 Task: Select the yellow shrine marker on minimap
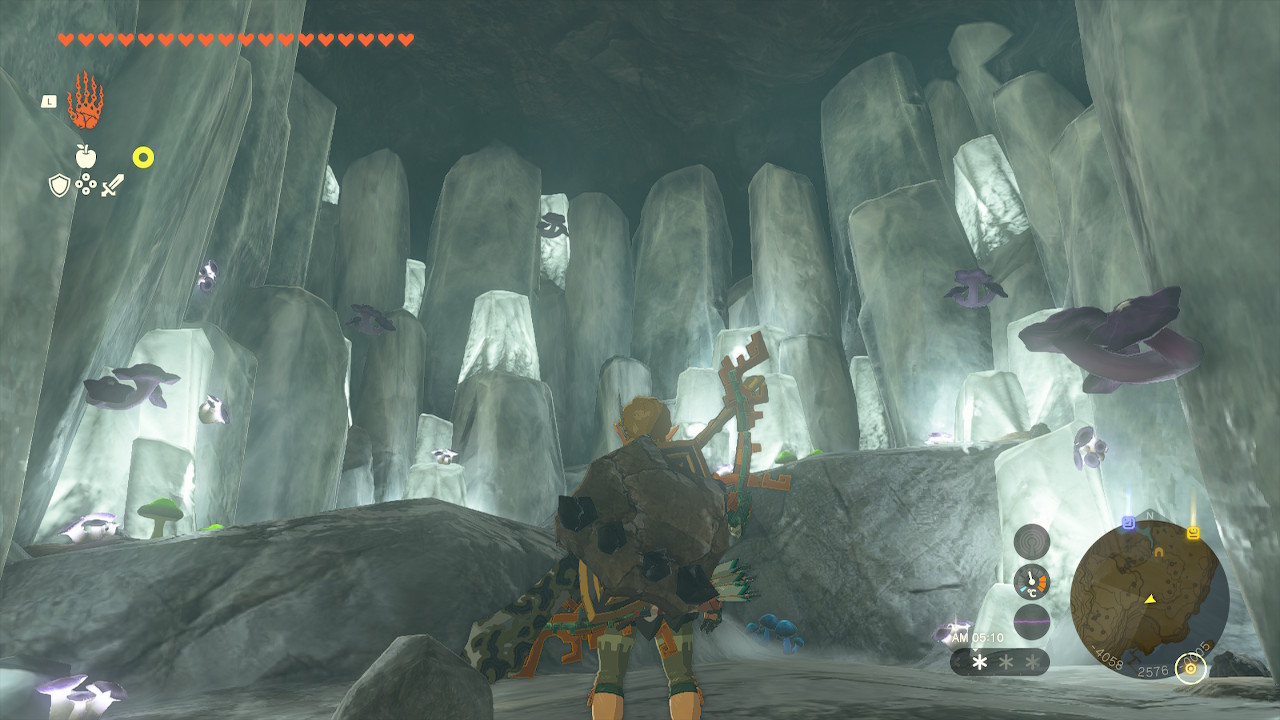[x=1193, y=532]
